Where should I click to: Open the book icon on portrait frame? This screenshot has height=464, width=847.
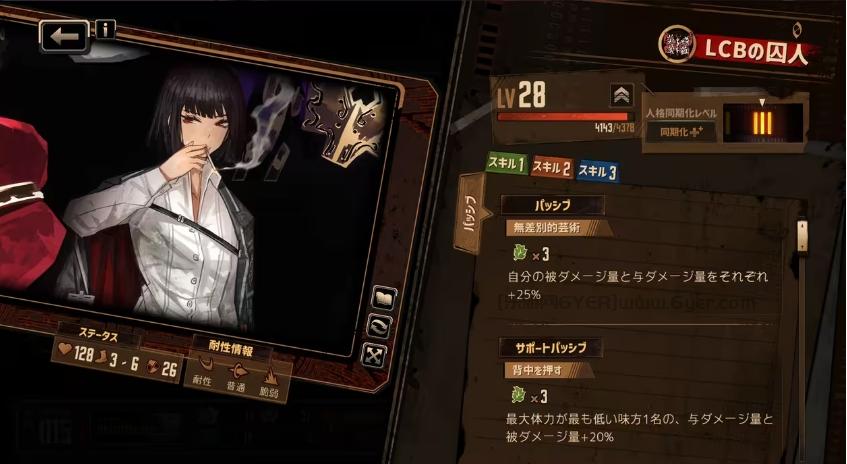point(384,298)
